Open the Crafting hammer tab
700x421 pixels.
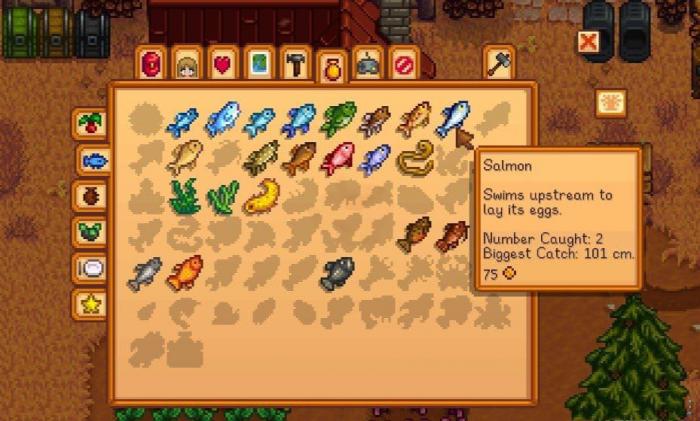point(294,64)
